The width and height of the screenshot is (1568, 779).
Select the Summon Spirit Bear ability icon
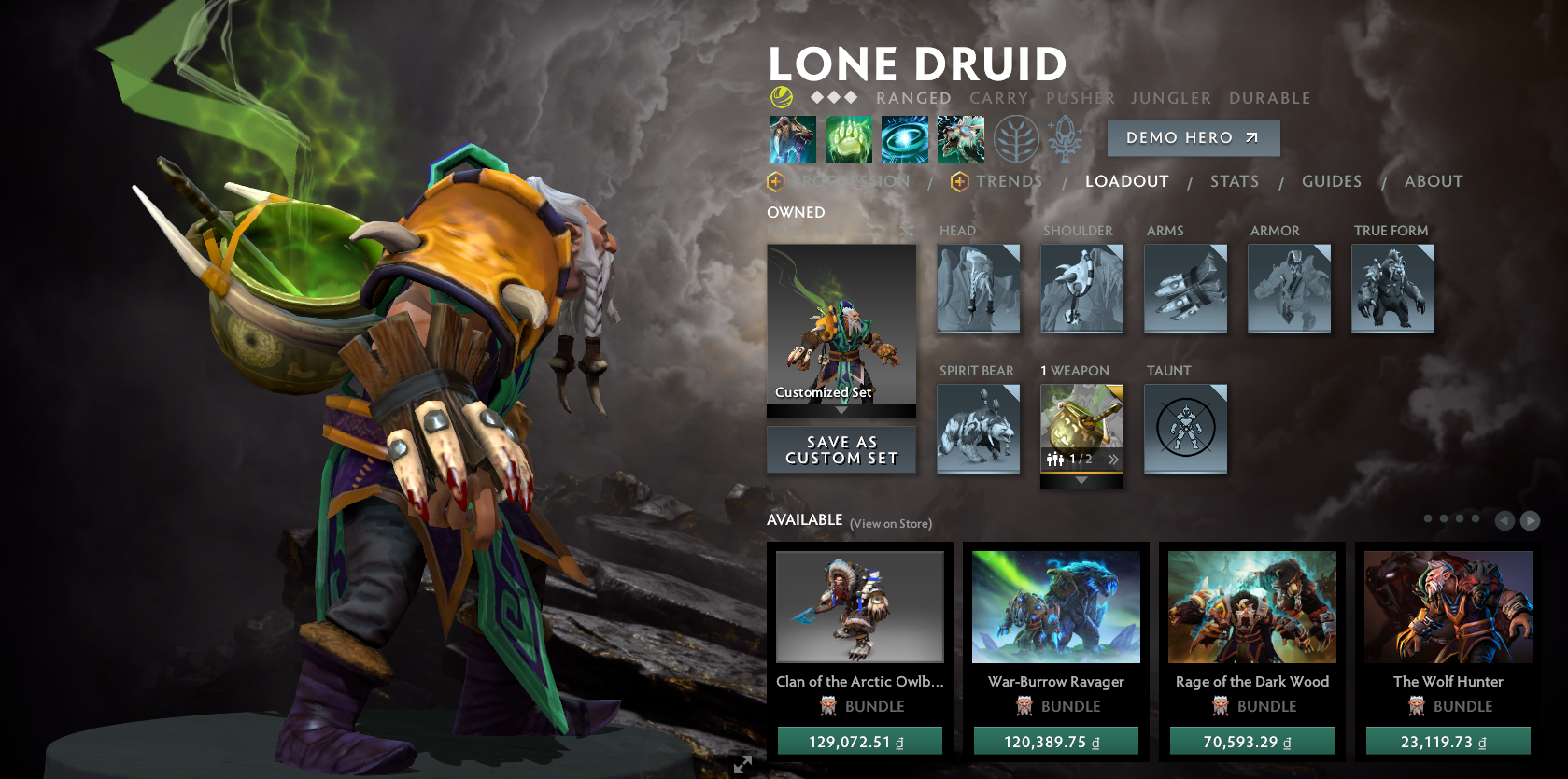tap(792, 138)
